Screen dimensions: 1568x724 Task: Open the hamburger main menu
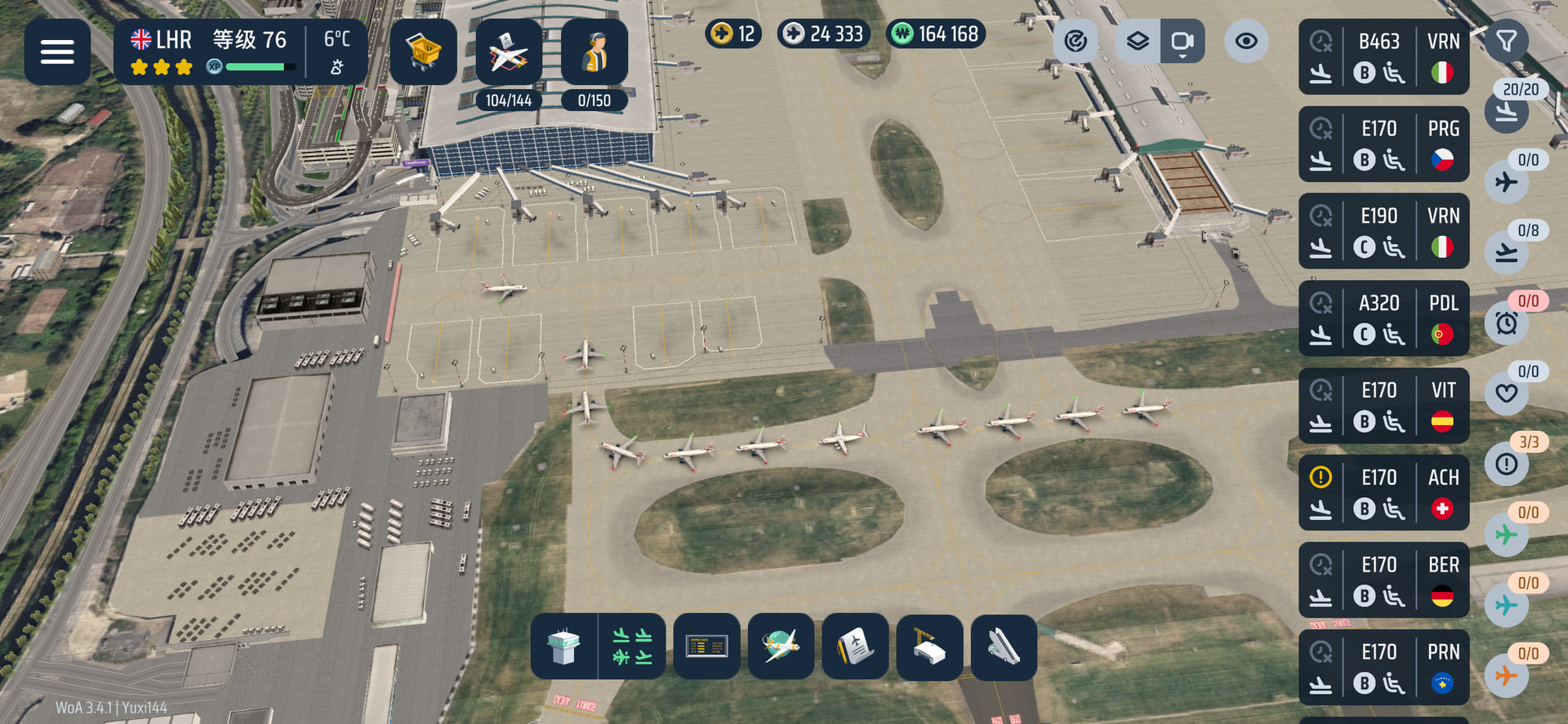(57, 52)
